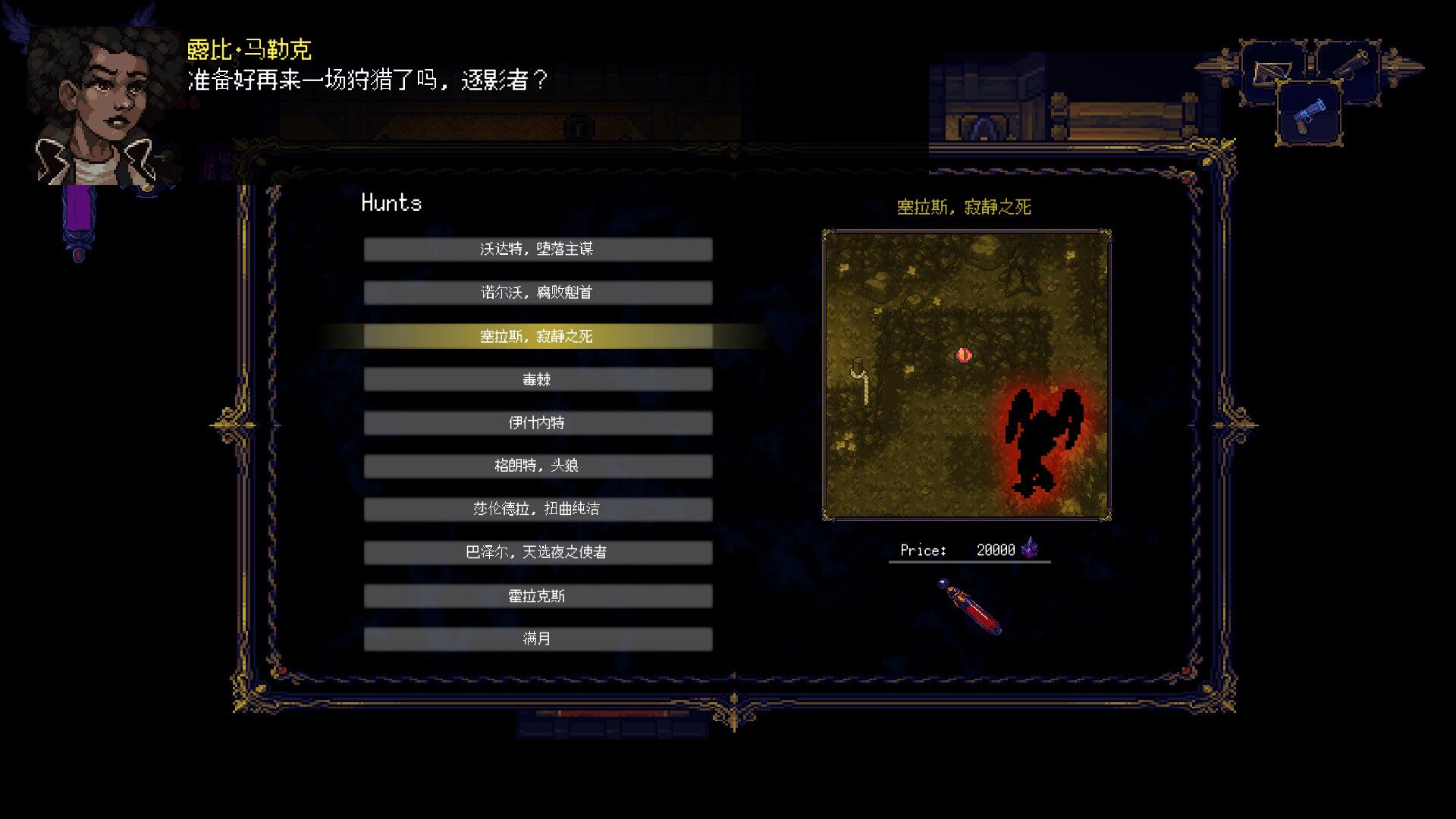Choose the 格朗特，头狼 hunt

[538, 466]
